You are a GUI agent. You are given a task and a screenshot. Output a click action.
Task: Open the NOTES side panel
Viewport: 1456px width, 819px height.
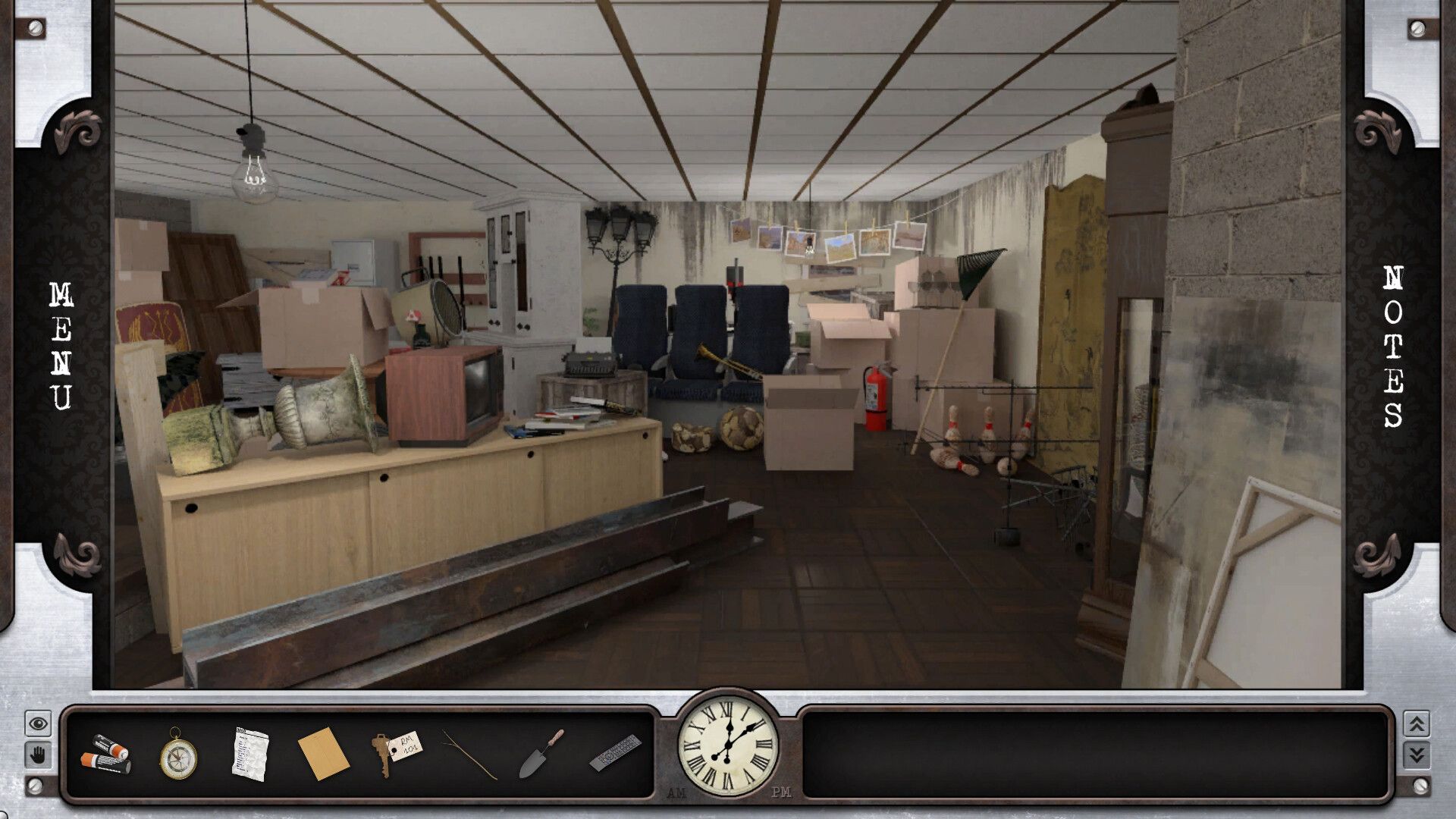pyautogui.click(x=1393, y=345)
